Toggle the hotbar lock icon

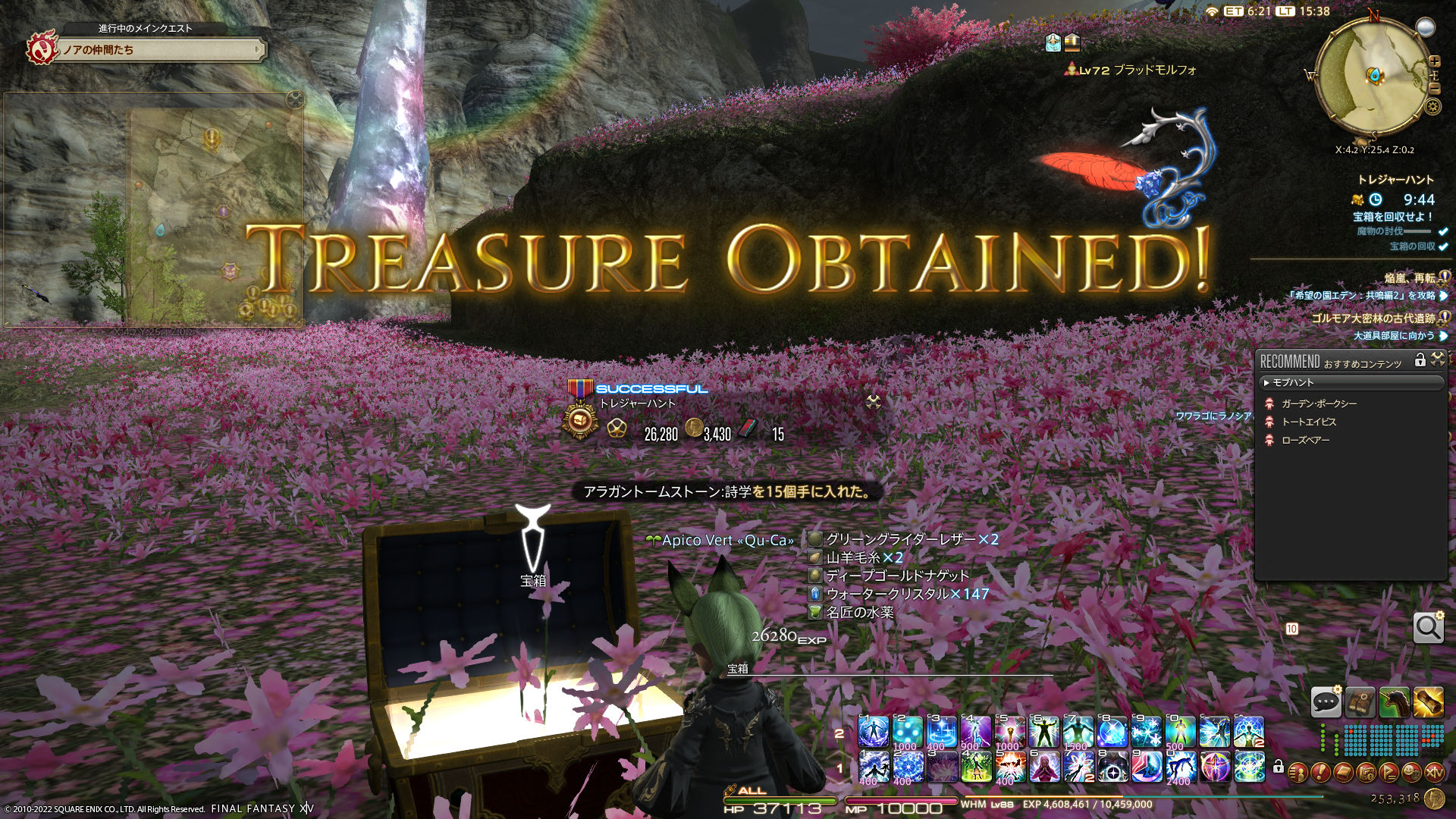click(x=1278, y=767)
